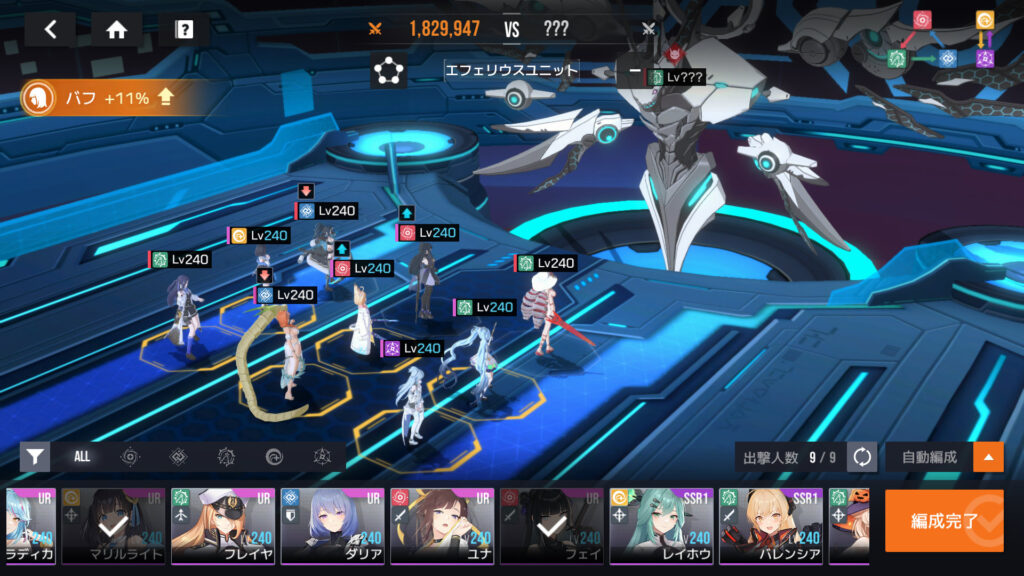The image size is (1024, 576).
Task: Choose the ダリア character card
Action: (331, 526)
